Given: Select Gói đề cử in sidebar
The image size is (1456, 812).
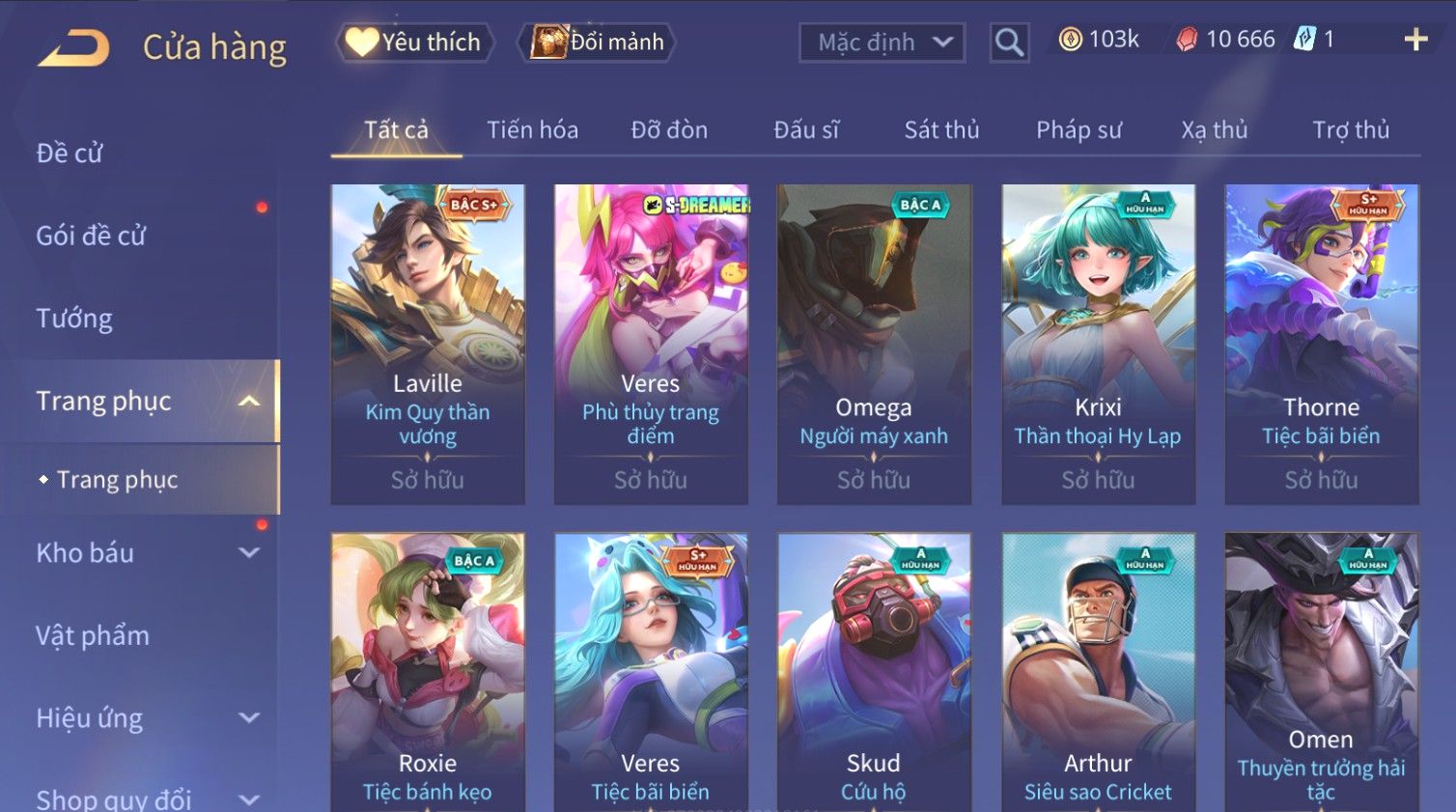Looking at the screenshot, I should pyautogui.click(x=91, y=236).
